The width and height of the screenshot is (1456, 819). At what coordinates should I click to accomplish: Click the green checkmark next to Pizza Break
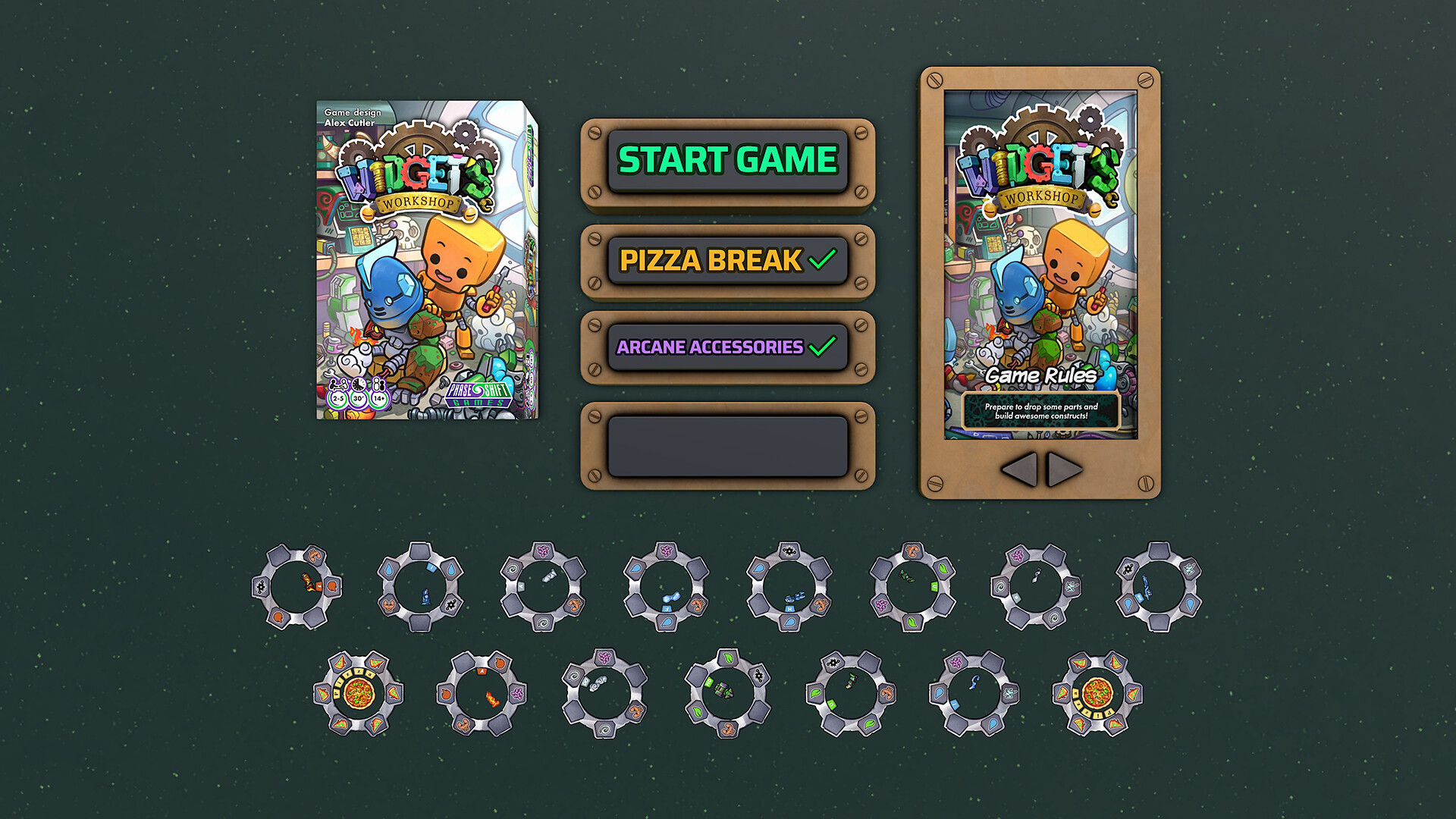pos(823,260)
